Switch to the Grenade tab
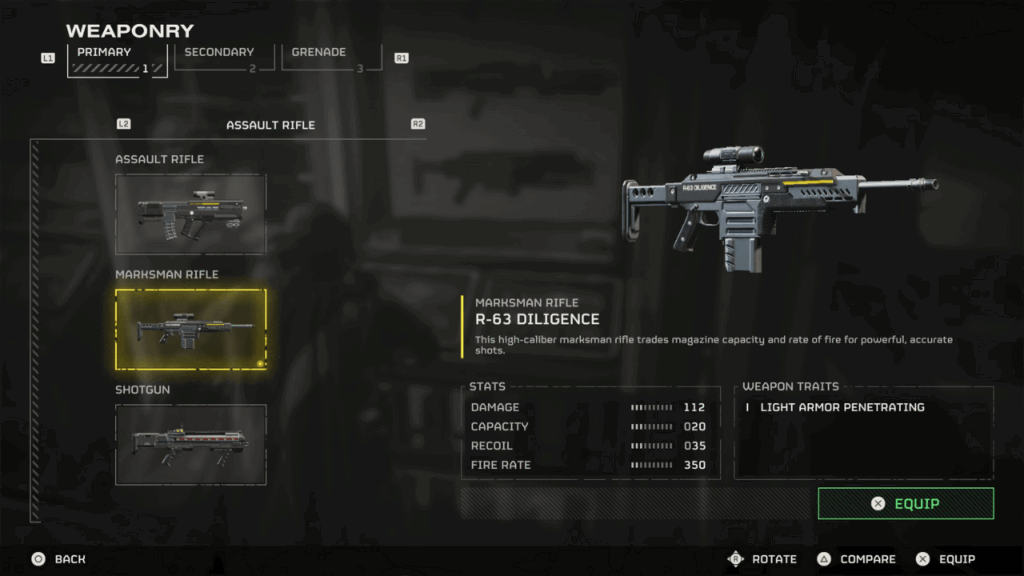 tap(330, 58)
